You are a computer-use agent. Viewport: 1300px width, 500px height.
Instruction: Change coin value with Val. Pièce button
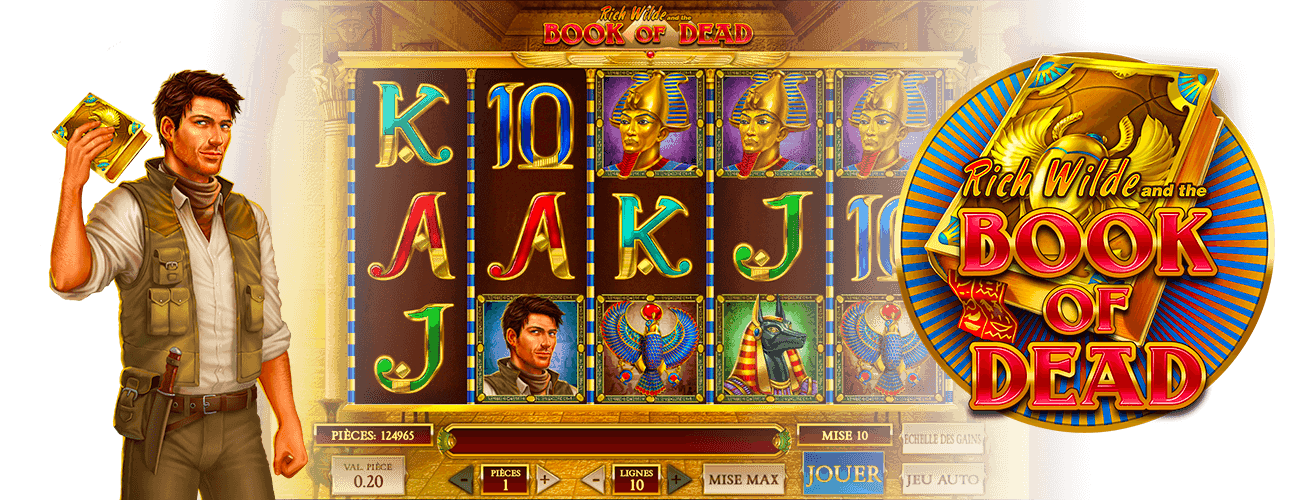368,476
